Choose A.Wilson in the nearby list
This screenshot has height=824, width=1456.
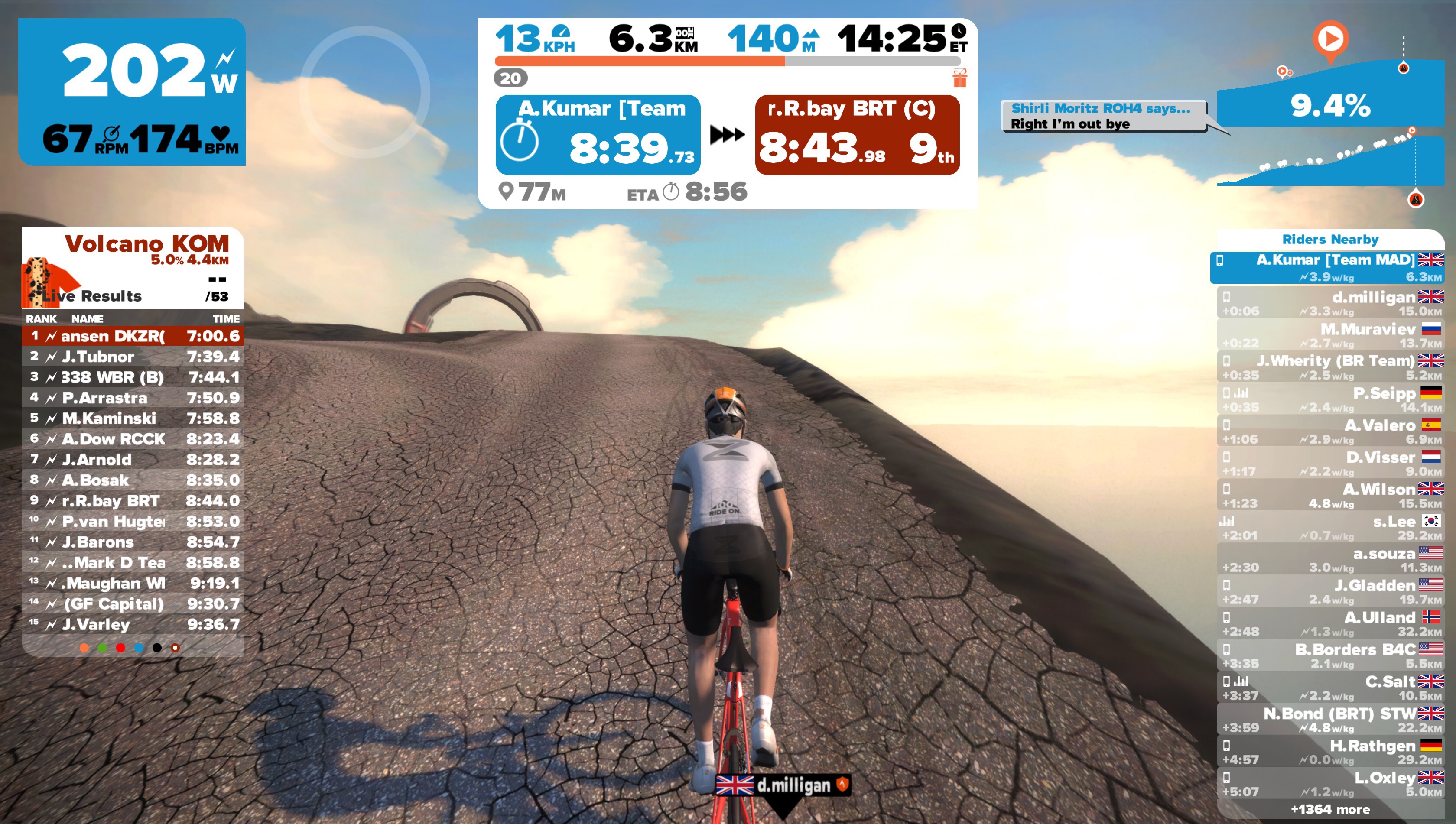tap(1330, 496)
